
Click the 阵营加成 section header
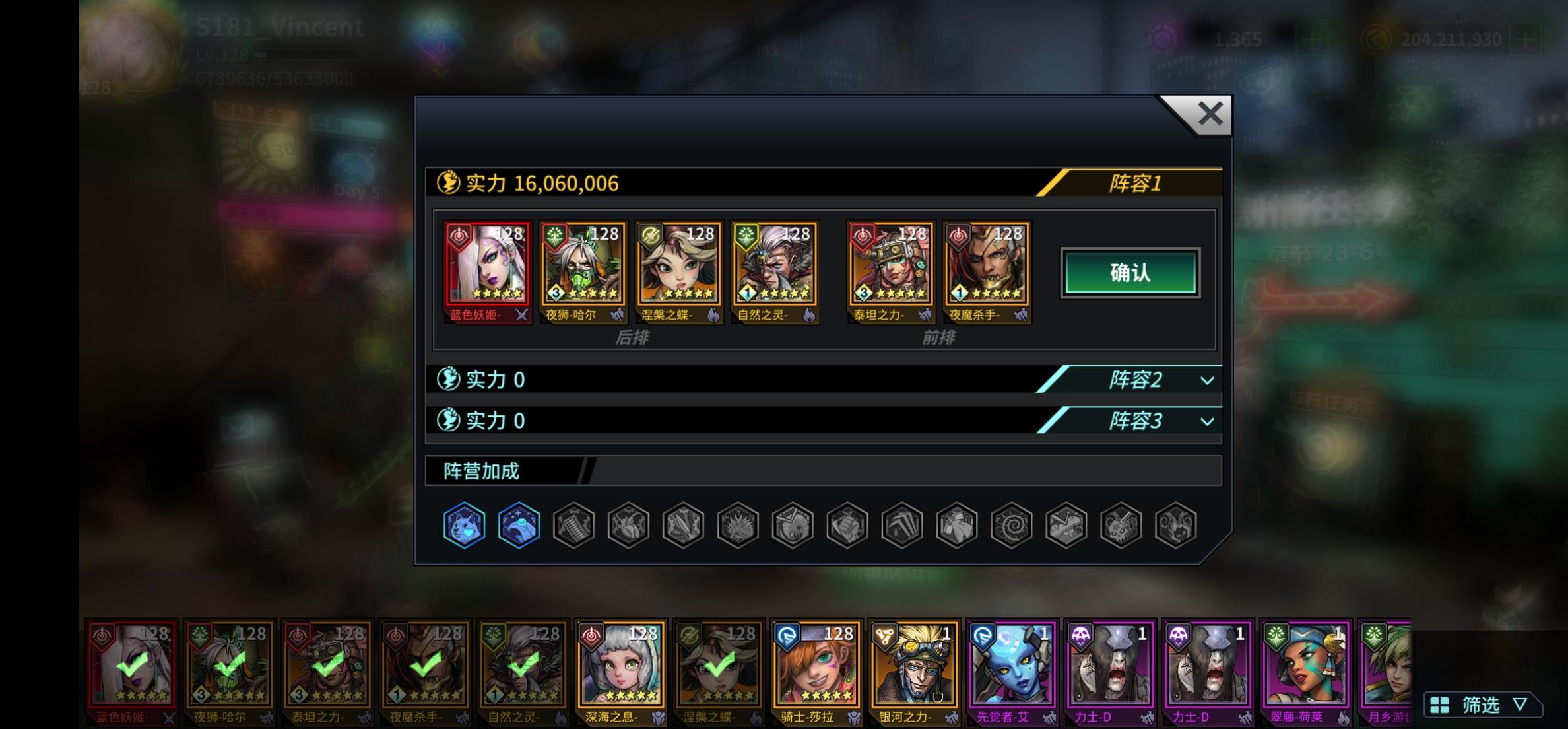coord(481,471)
